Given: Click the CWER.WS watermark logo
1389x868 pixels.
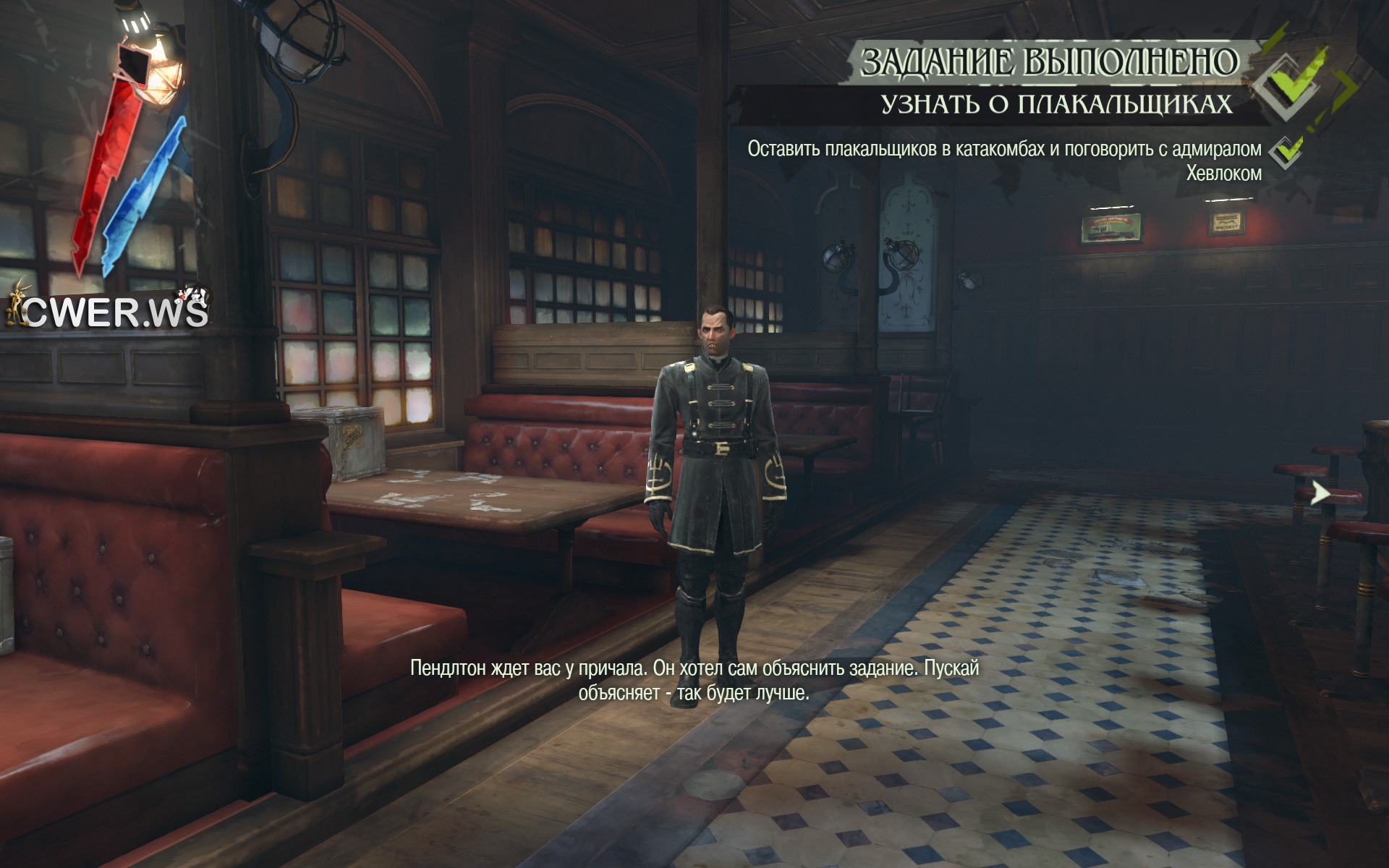Looking at the screenshot, I should tap(109, 310).
